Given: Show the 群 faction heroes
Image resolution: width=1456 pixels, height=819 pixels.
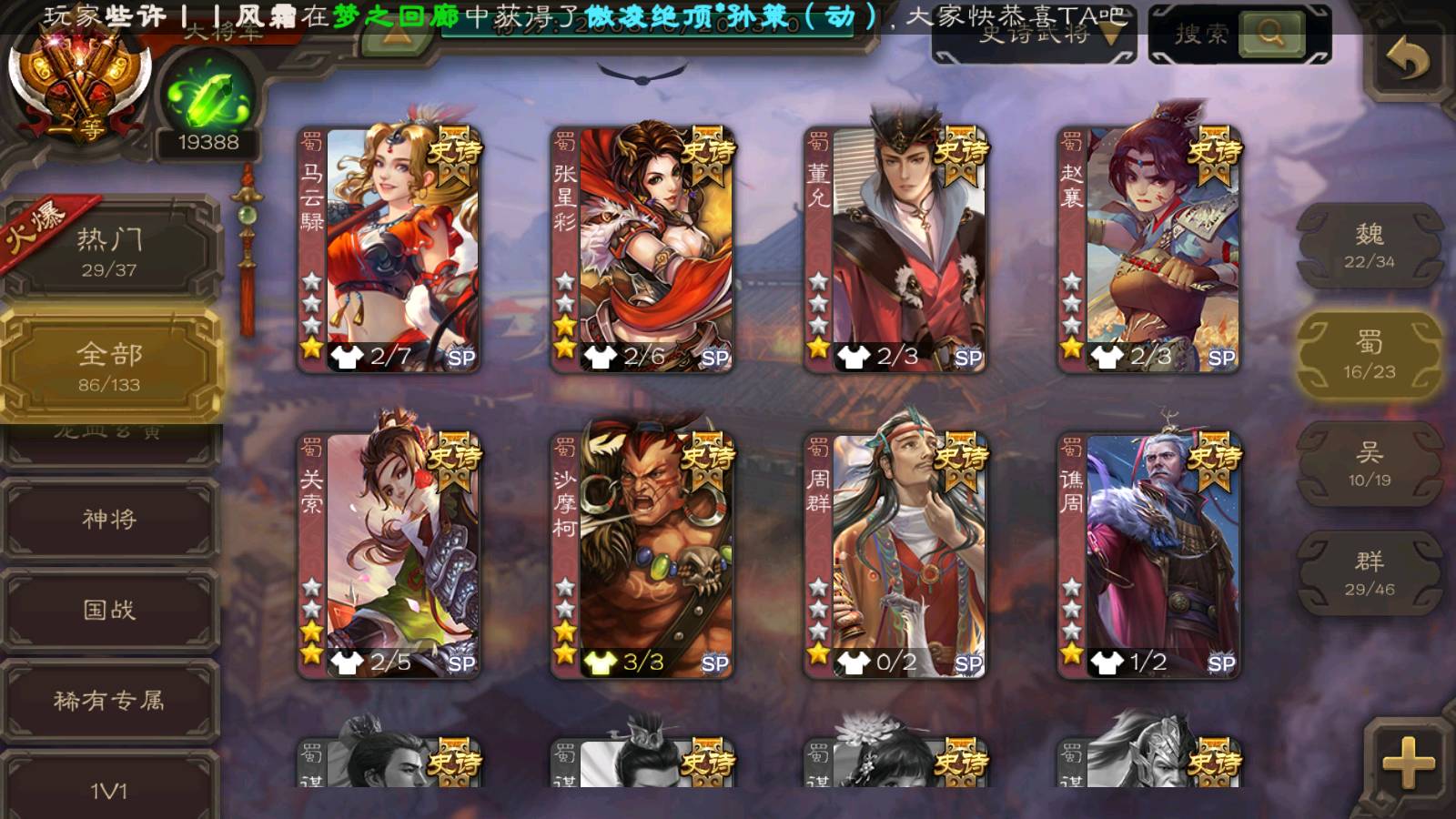Looking at the screenshot, I should [1370, 573].
